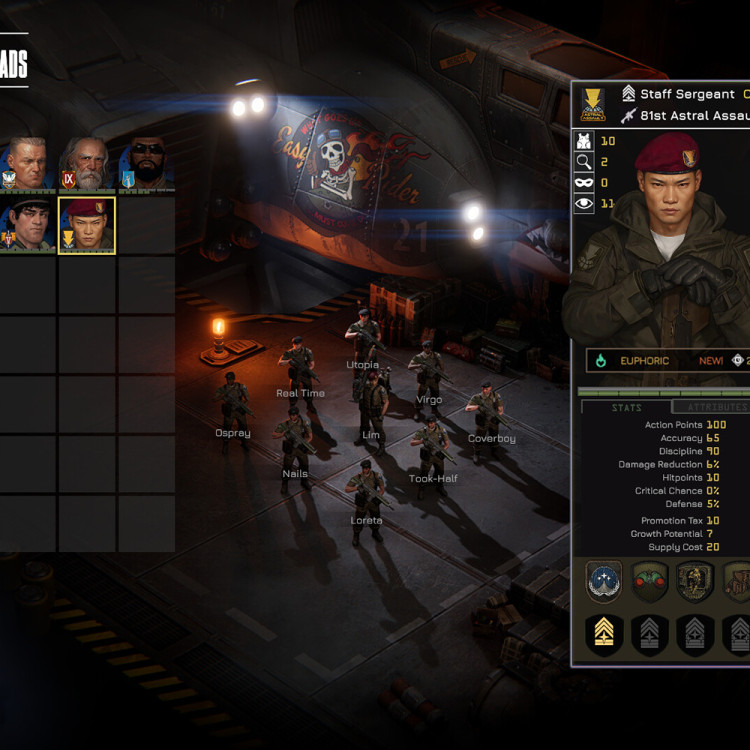Pick the dark-haired soldier with peaked cap

27,225
